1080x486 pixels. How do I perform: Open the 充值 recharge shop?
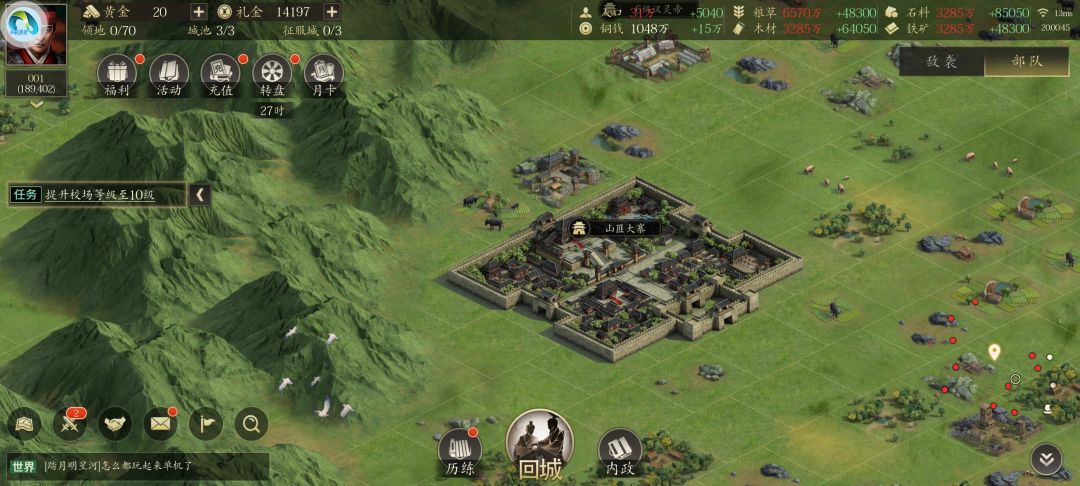click(x=221, y=72)
